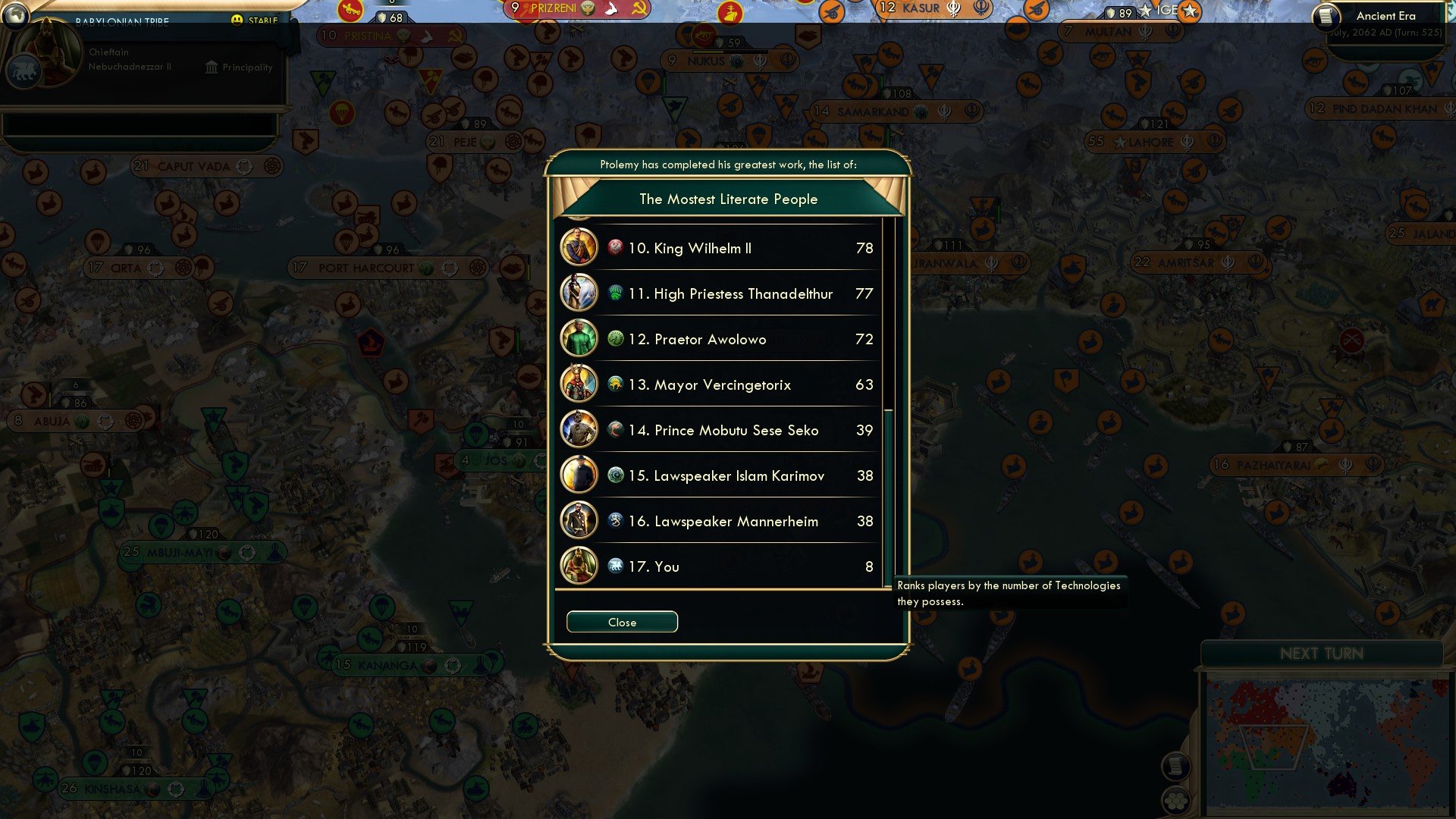The height and width of the screenshot is (819, 1456).
Task: Click your own portrait at rank 17
Action: pos(579,566)
